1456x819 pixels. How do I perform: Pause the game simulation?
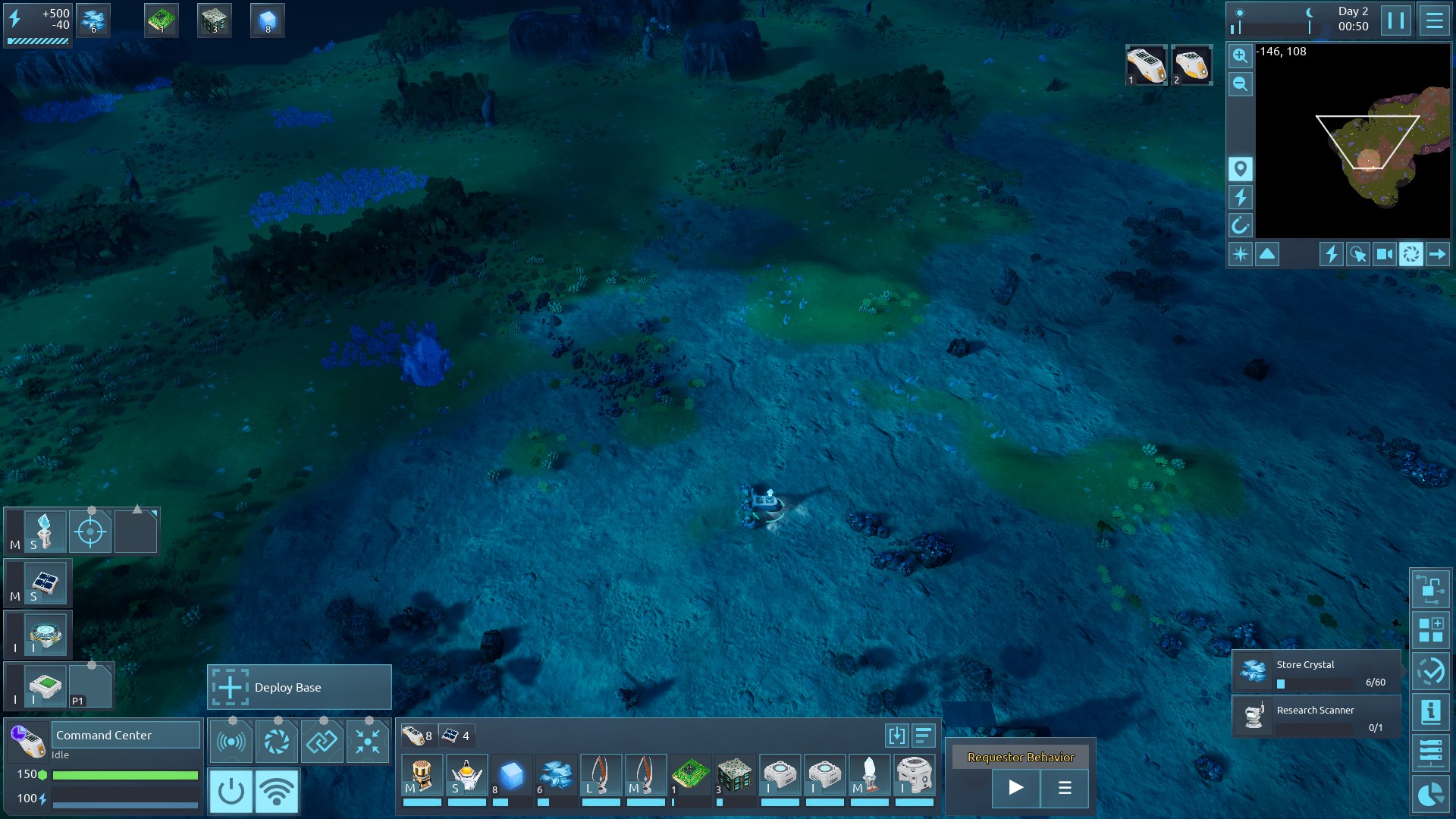[x=1395, y=20]
